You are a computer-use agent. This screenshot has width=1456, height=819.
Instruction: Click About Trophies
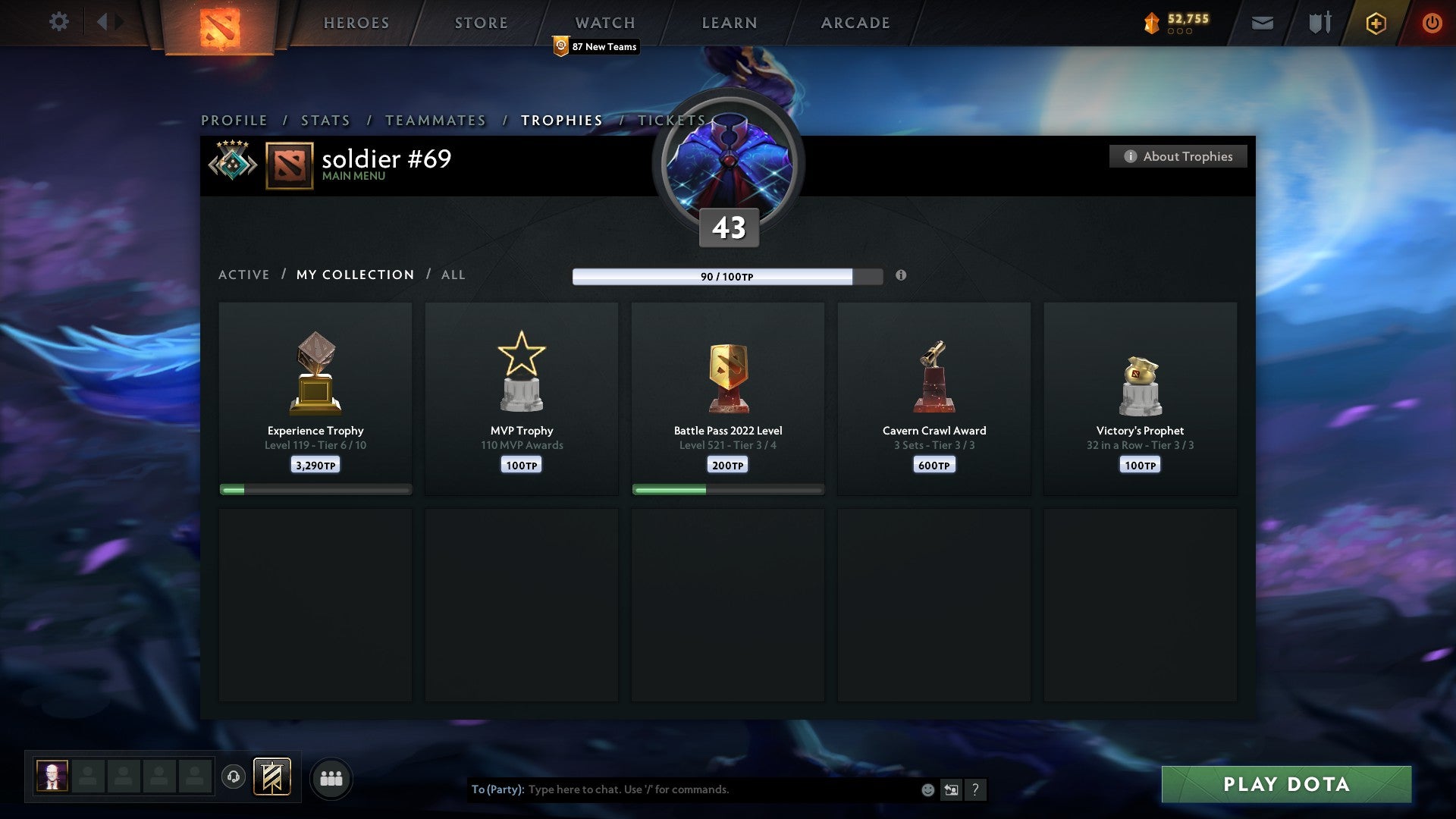pyautogui.click(x=1178, y=156)
